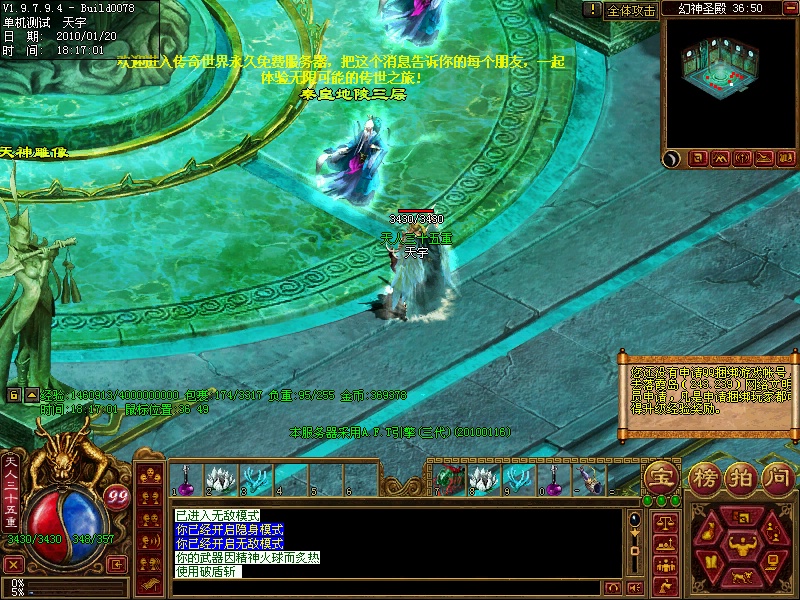Select the purple potion in hotbar slot 1
The image size is (800, 600).
185,479
